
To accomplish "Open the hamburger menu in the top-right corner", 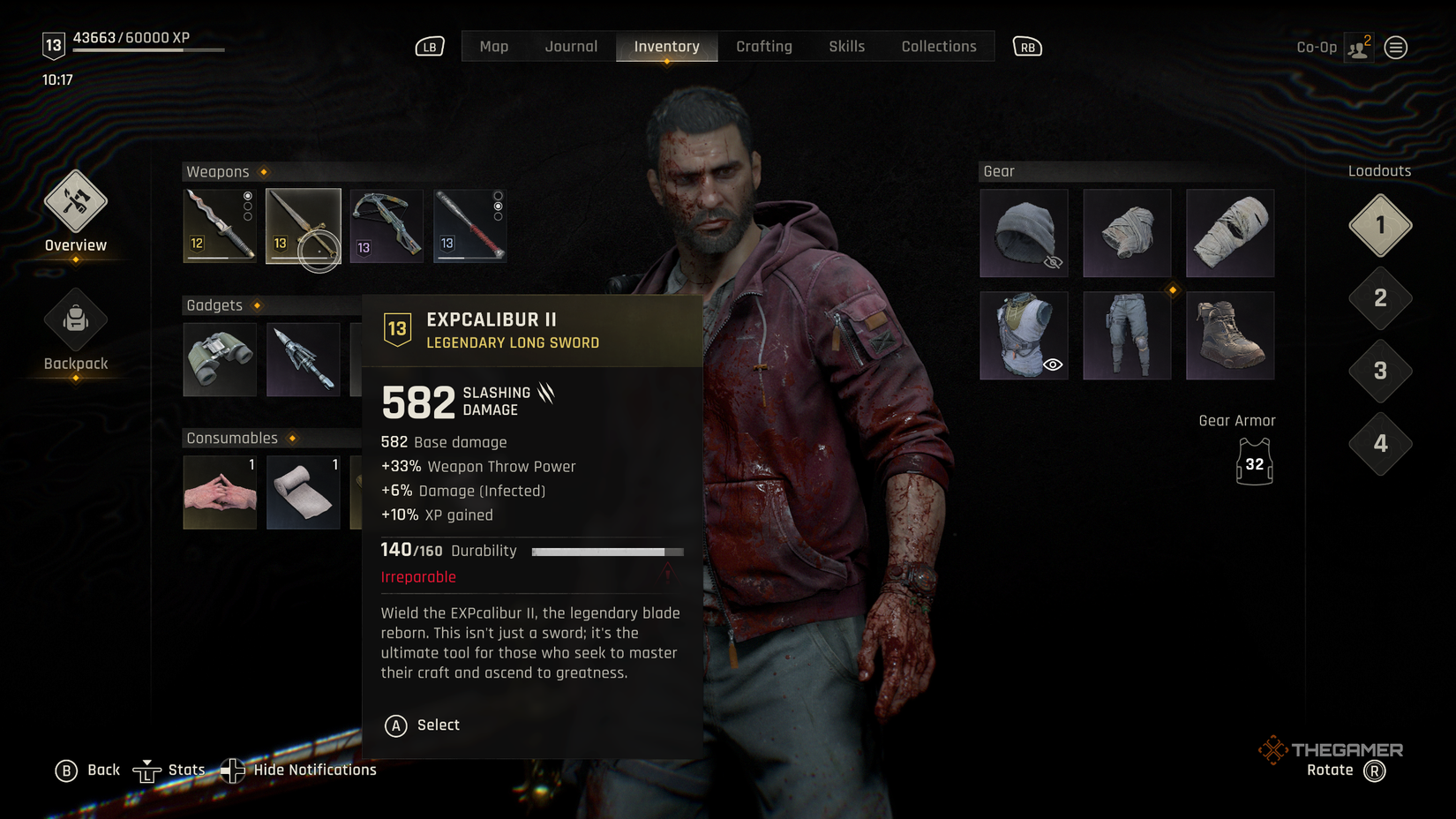I will 1395,47.
